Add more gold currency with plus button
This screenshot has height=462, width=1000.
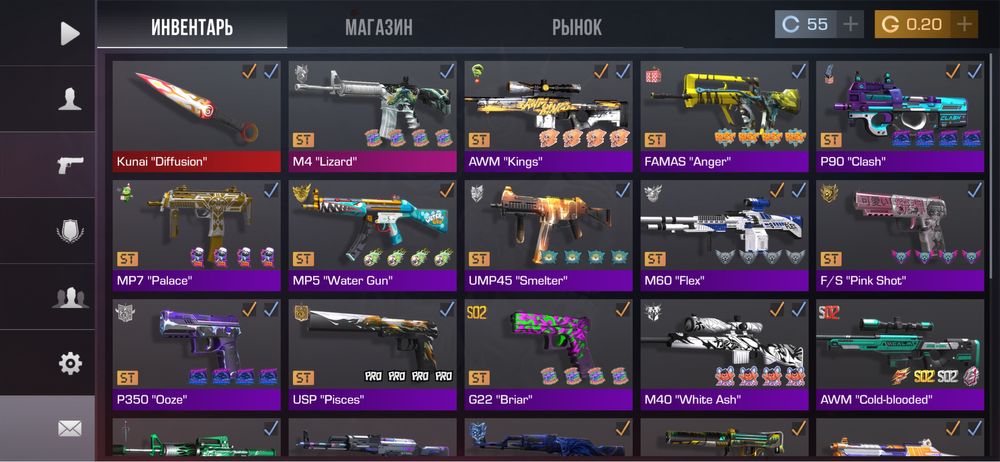click(x=964, y=24)
